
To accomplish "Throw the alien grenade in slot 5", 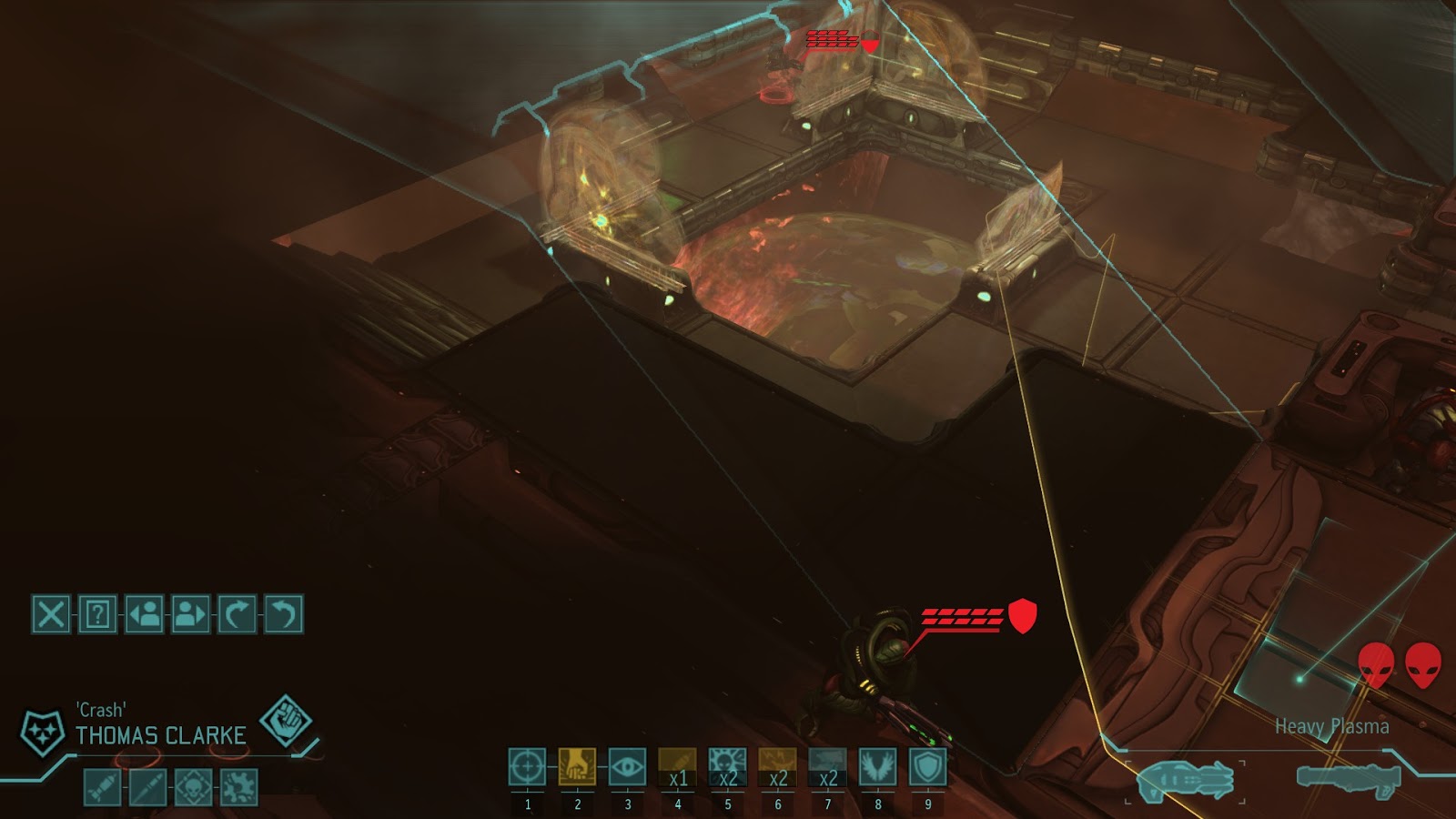I will pos(728,769).
